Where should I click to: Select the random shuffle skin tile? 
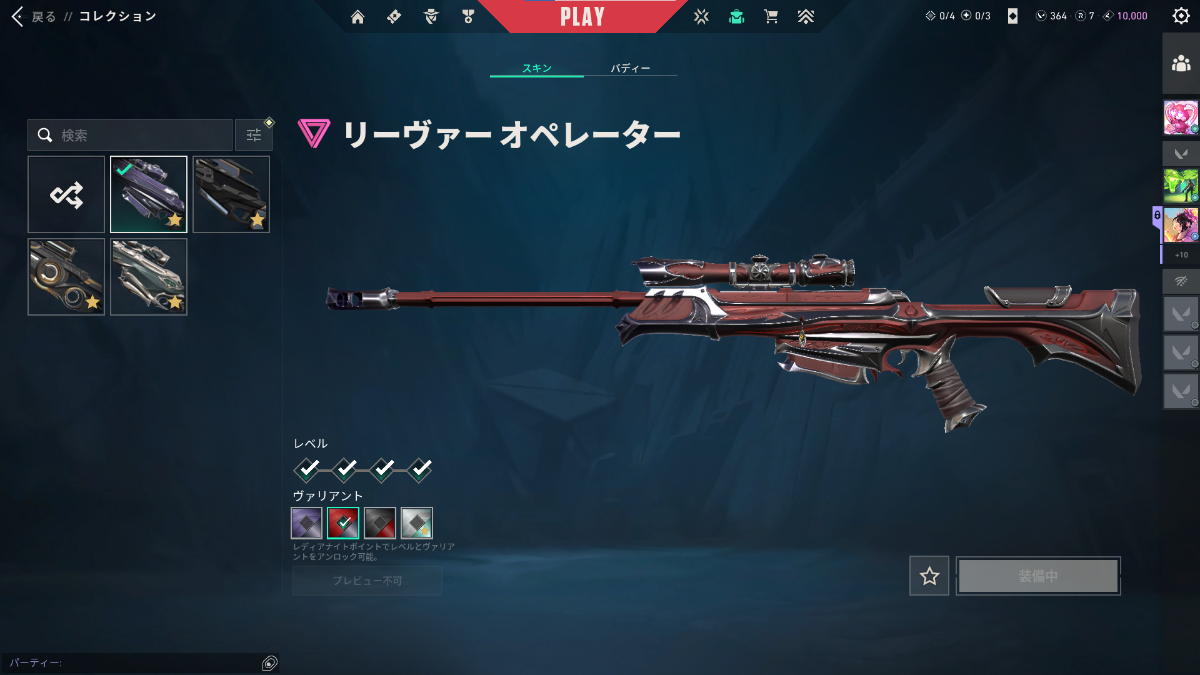pos(66,195)
